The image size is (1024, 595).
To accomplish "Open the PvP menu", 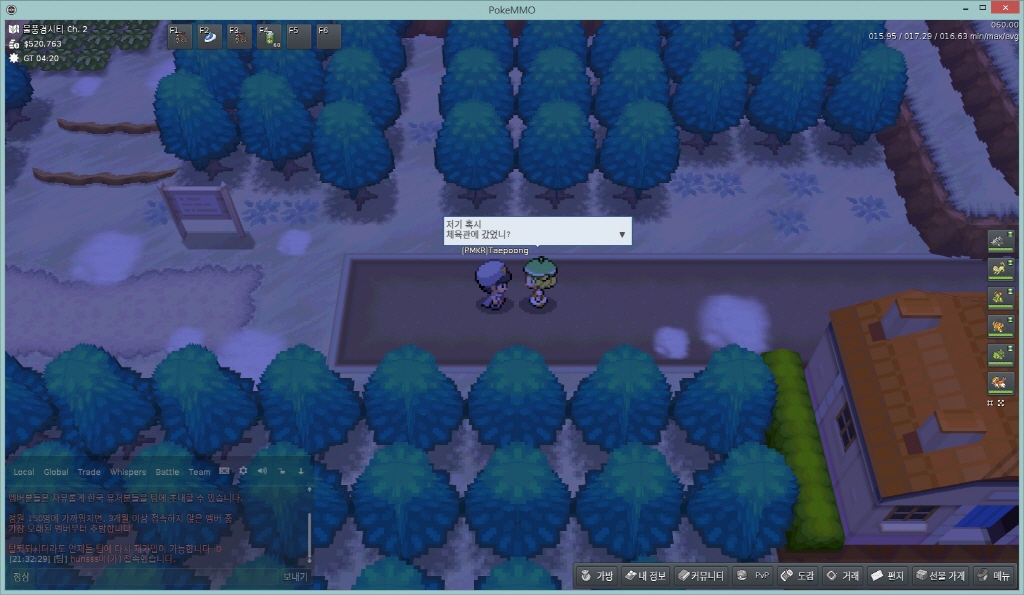I will (x=752, y=576).
